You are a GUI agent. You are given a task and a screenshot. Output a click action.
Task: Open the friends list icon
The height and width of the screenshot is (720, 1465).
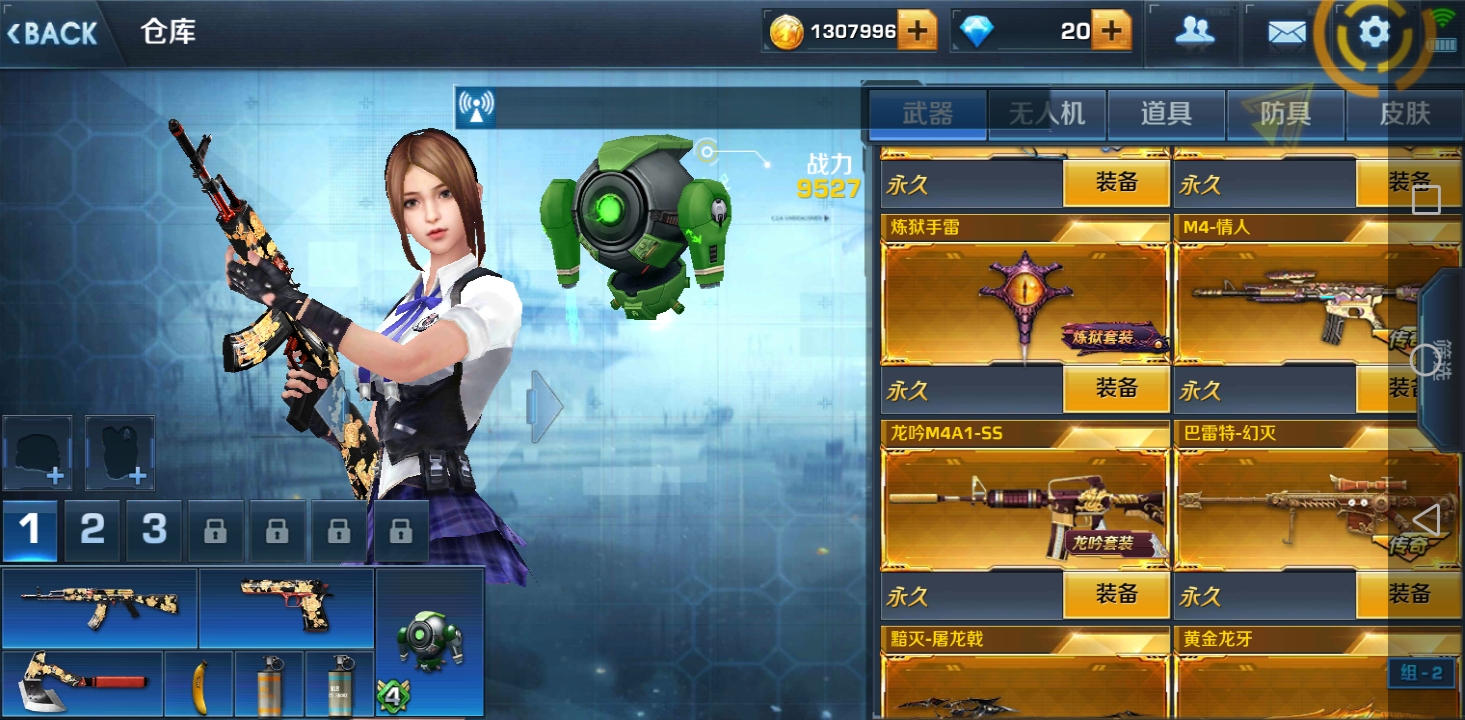click(1194, 32)
